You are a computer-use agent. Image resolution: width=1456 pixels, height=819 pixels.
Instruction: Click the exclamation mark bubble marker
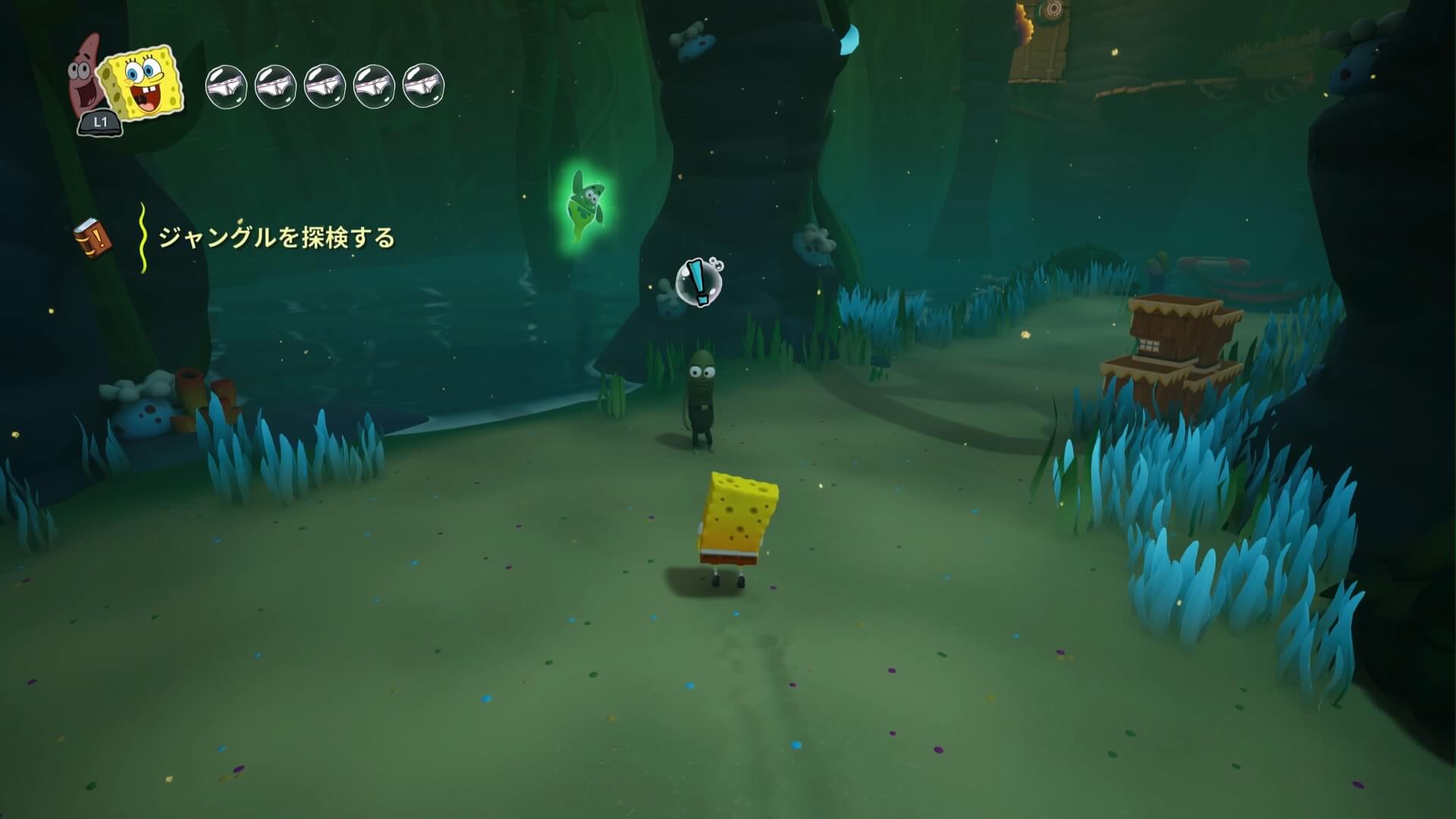(x=699, y=282)
